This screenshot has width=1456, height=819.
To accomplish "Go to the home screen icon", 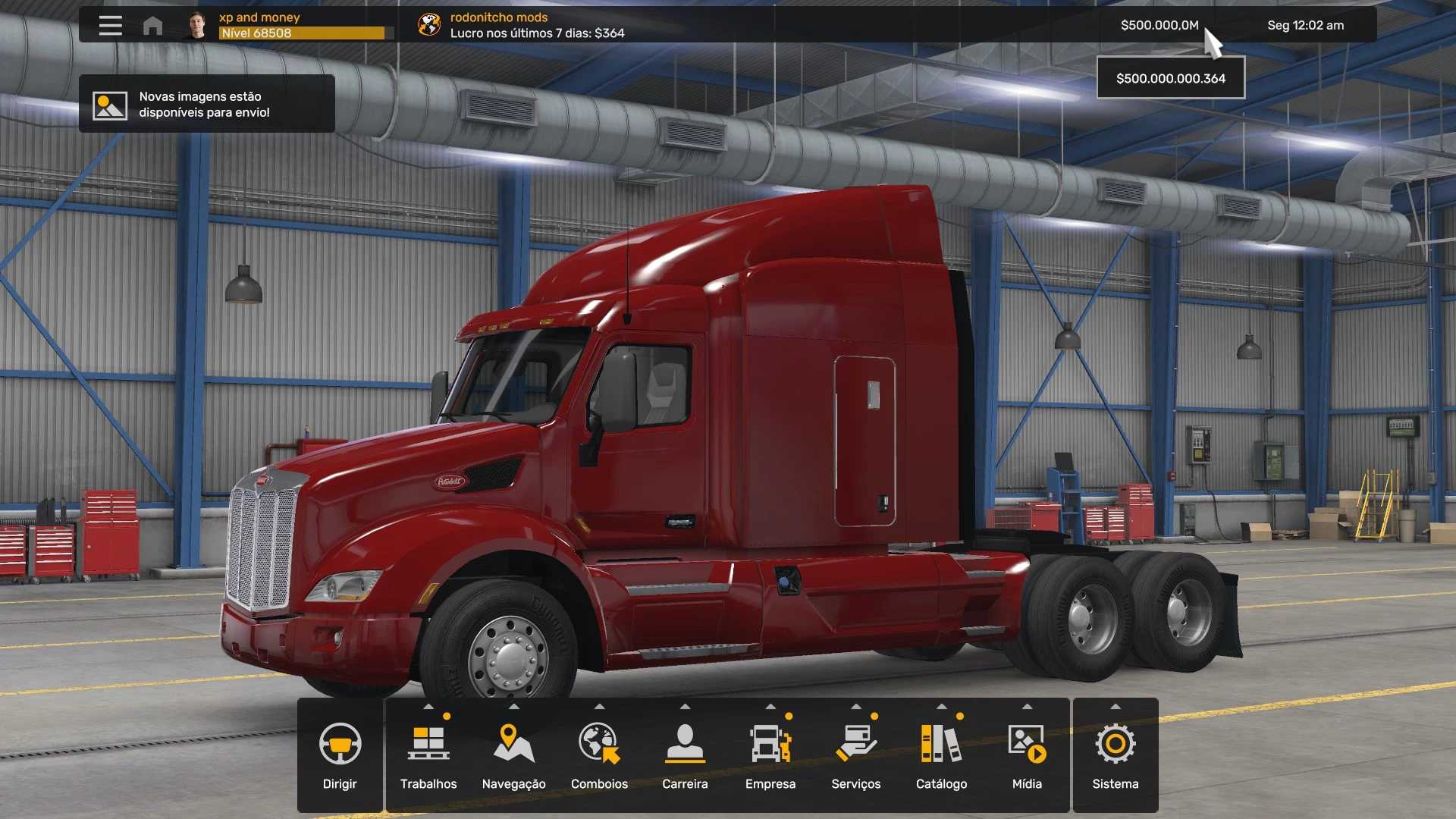I will pyautogui.click(x=152, y=26).
